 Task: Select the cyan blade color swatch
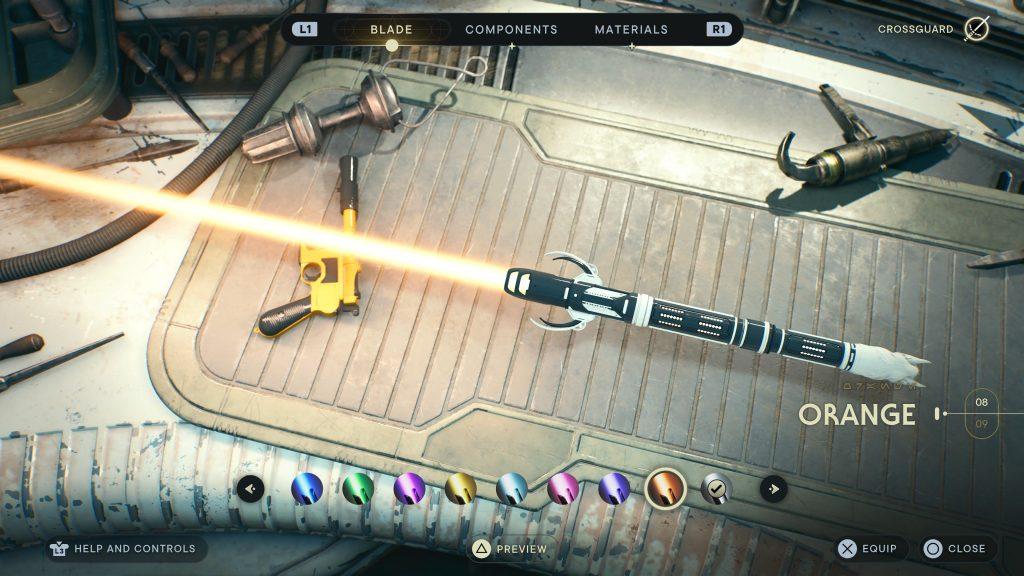(512, 489)
